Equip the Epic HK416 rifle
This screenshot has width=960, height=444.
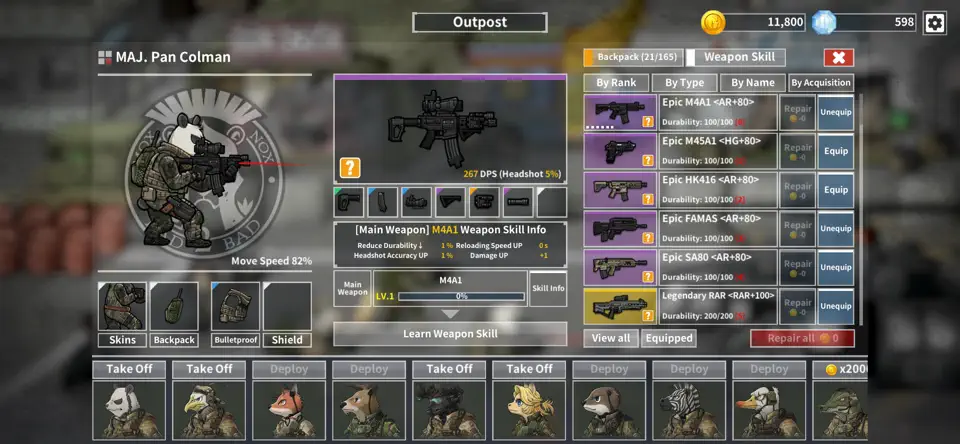pos(835,189)
